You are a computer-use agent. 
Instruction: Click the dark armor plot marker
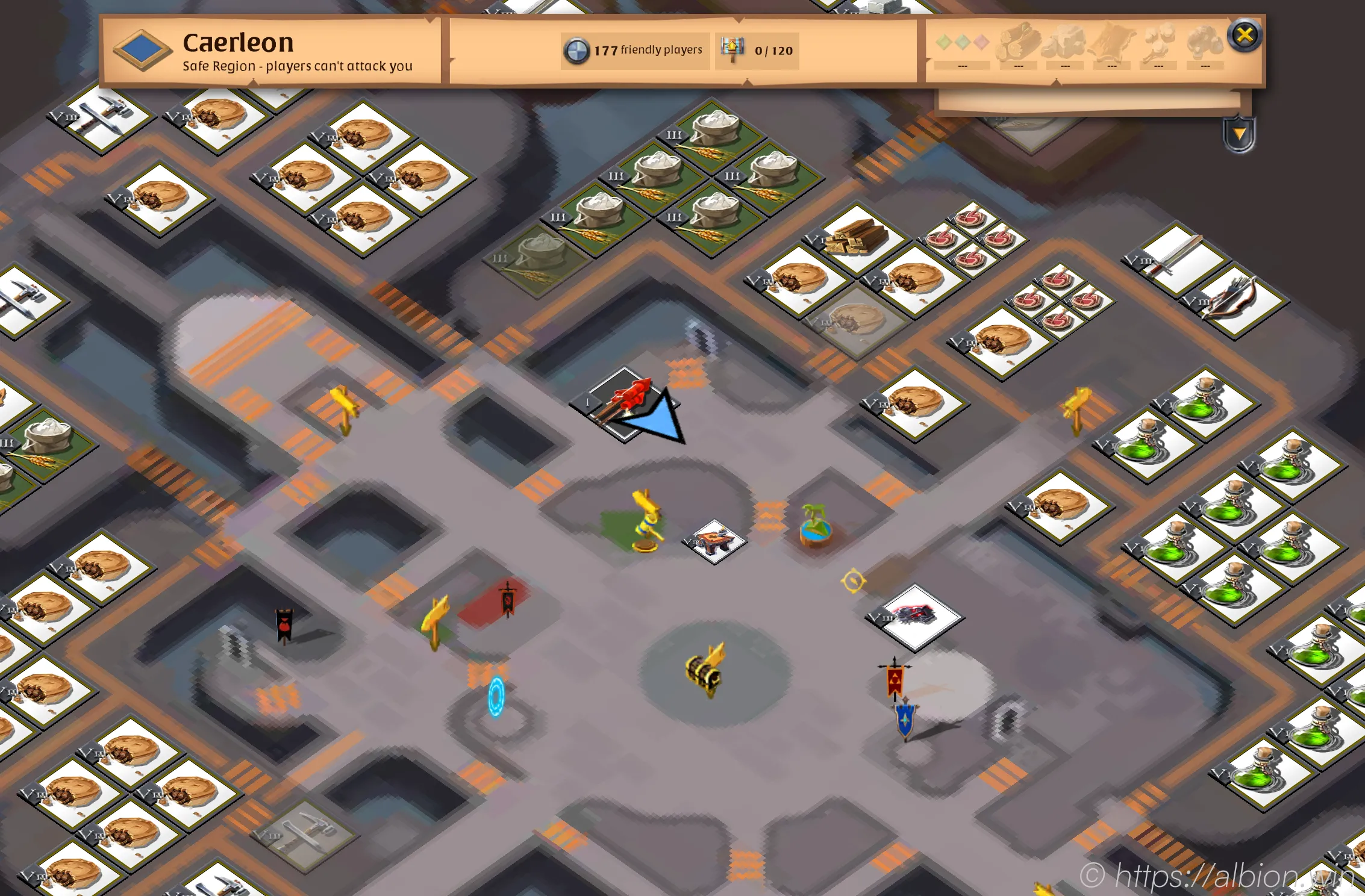(x=916, y=615)
